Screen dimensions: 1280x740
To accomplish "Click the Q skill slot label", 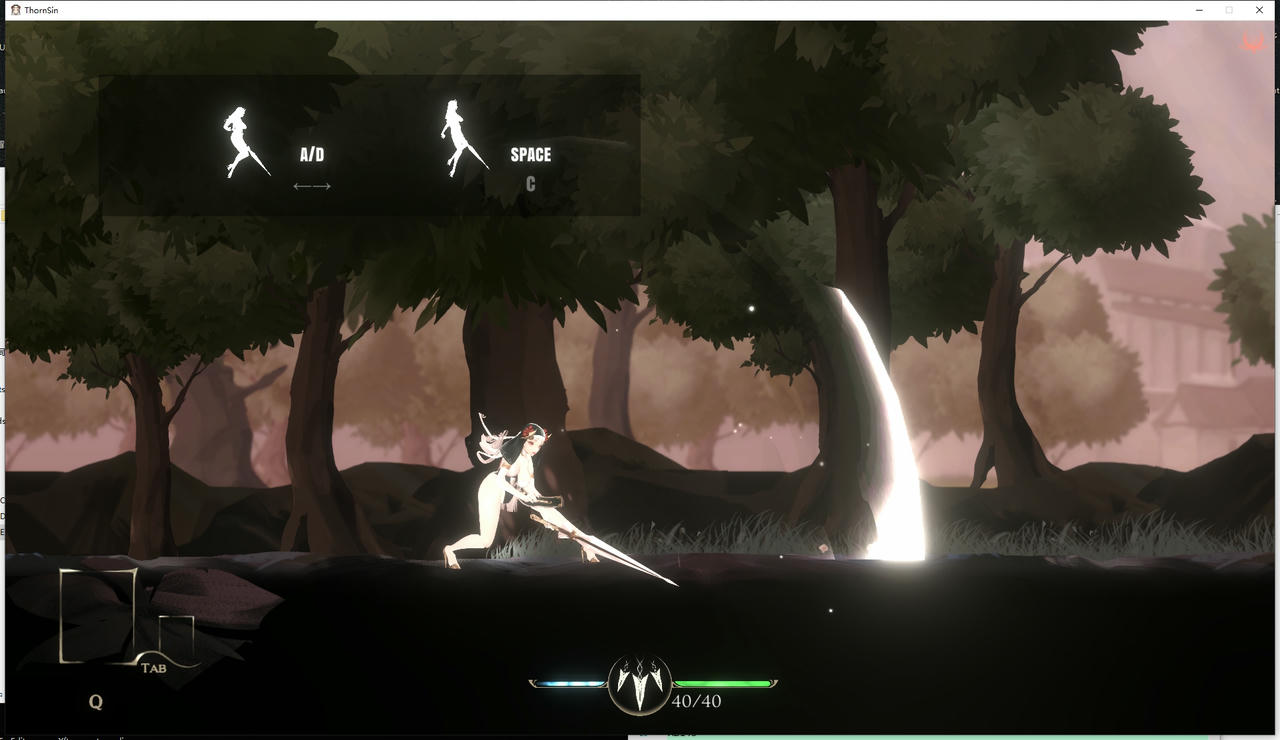I will coord(96,701).
